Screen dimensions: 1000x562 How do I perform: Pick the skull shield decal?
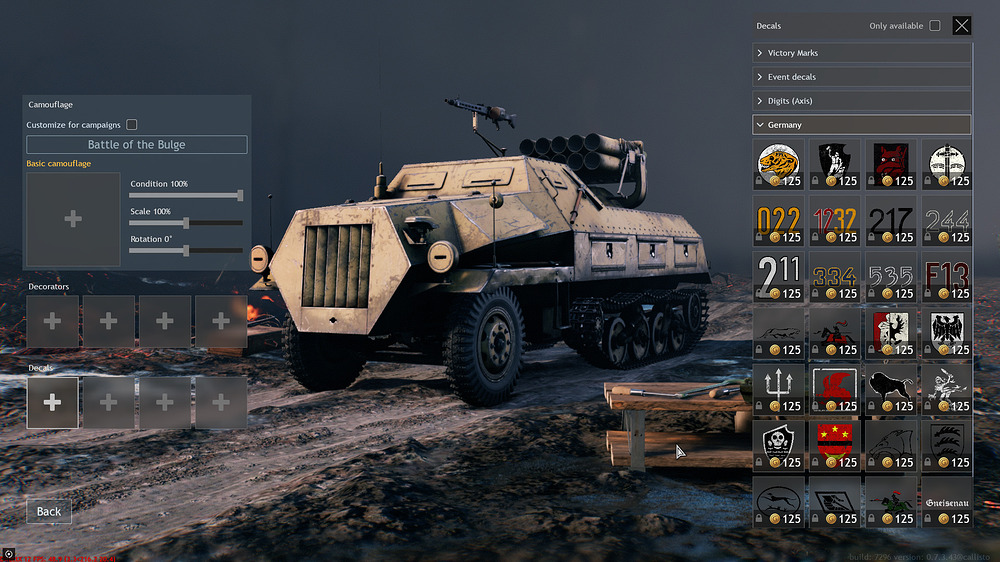click(777, 444)
